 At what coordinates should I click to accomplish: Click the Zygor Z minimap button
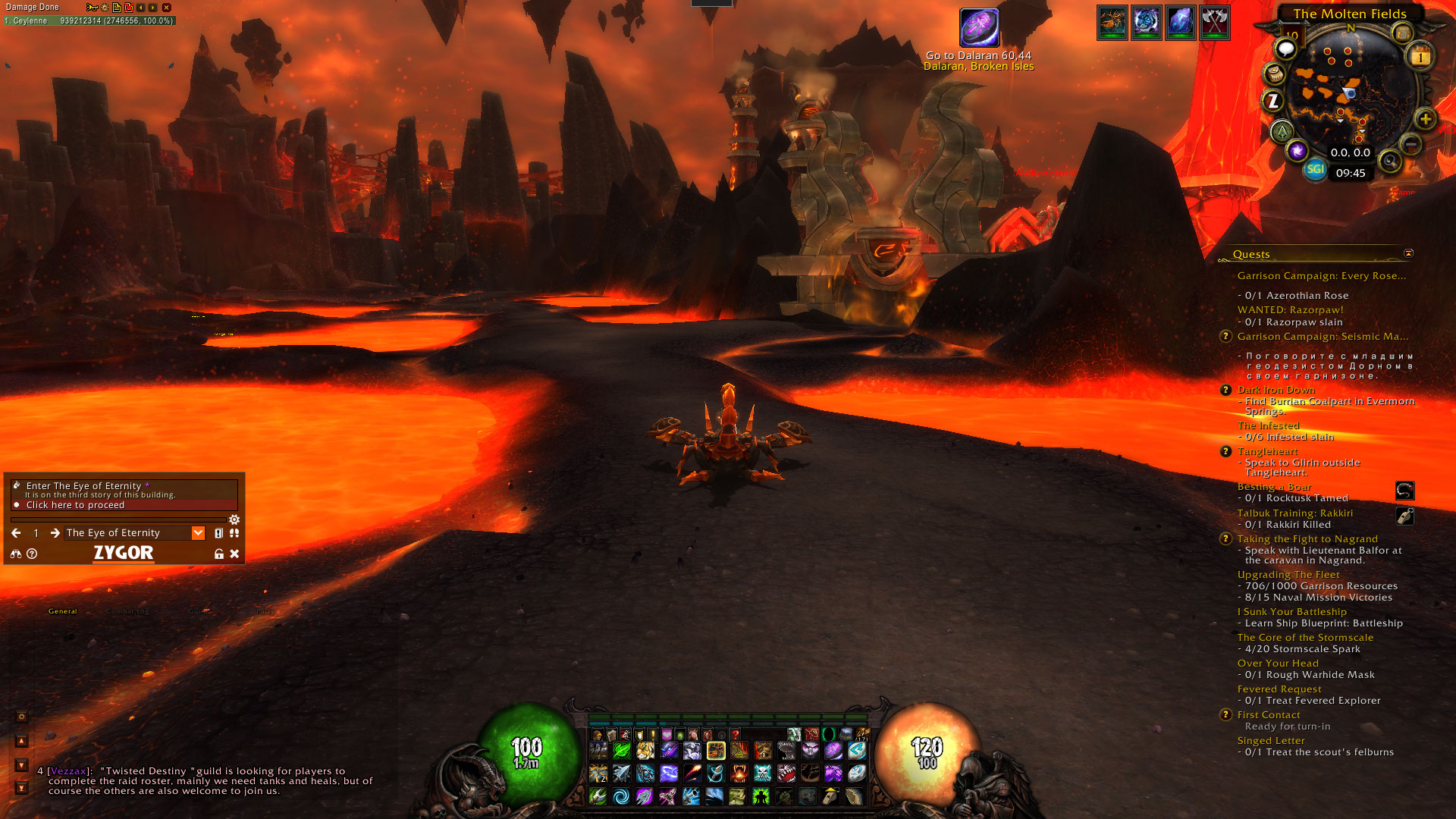[1273, 100]
